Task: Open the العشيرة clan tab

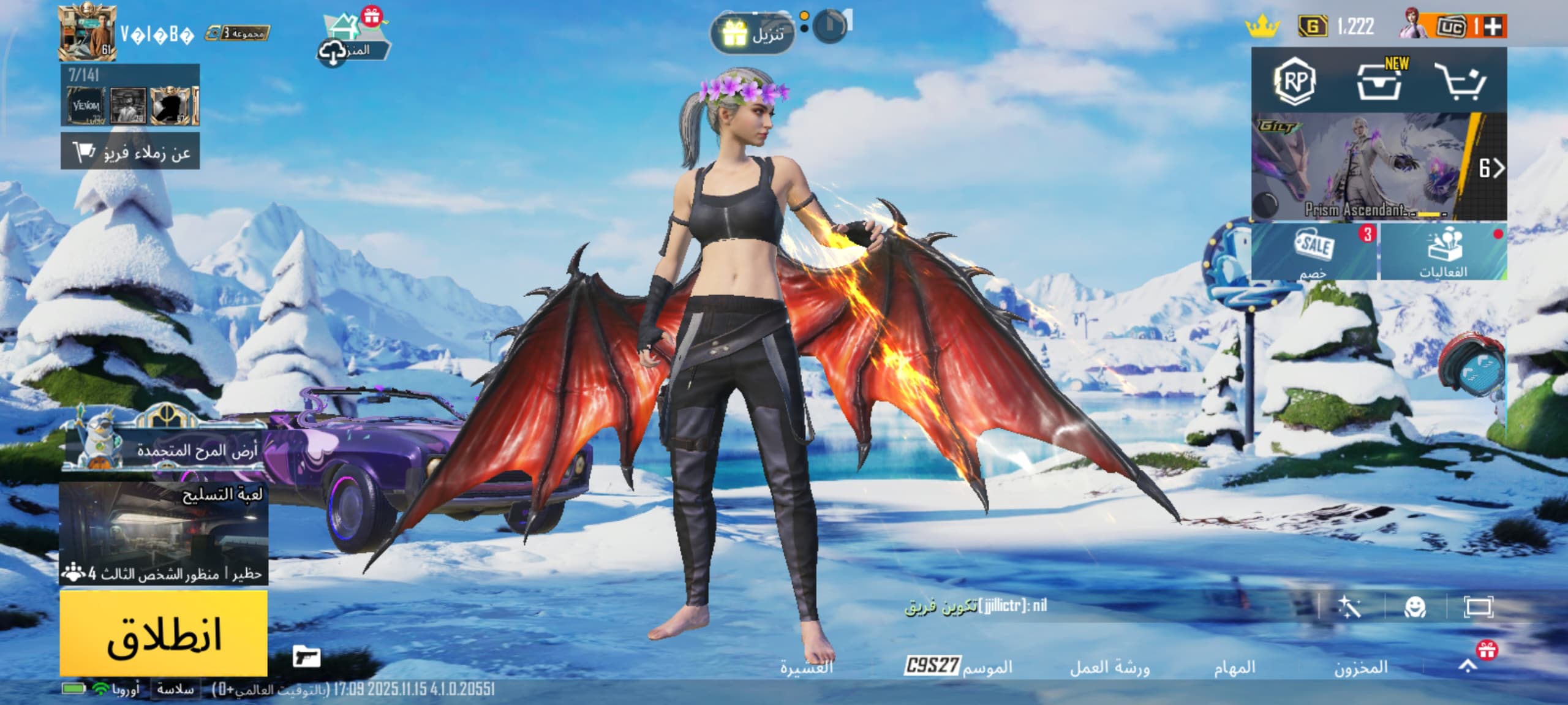Action: pyautogui.click(x=806, y=667)
